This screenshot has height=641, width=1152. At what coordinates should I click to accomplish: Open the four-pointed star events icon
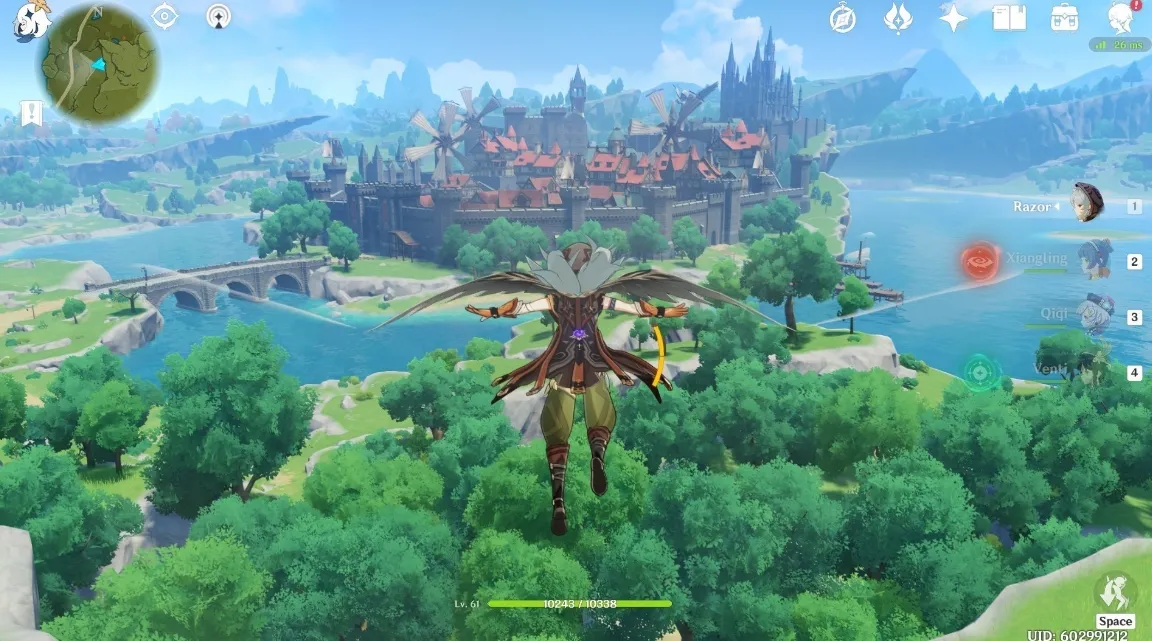pos(953,17)
